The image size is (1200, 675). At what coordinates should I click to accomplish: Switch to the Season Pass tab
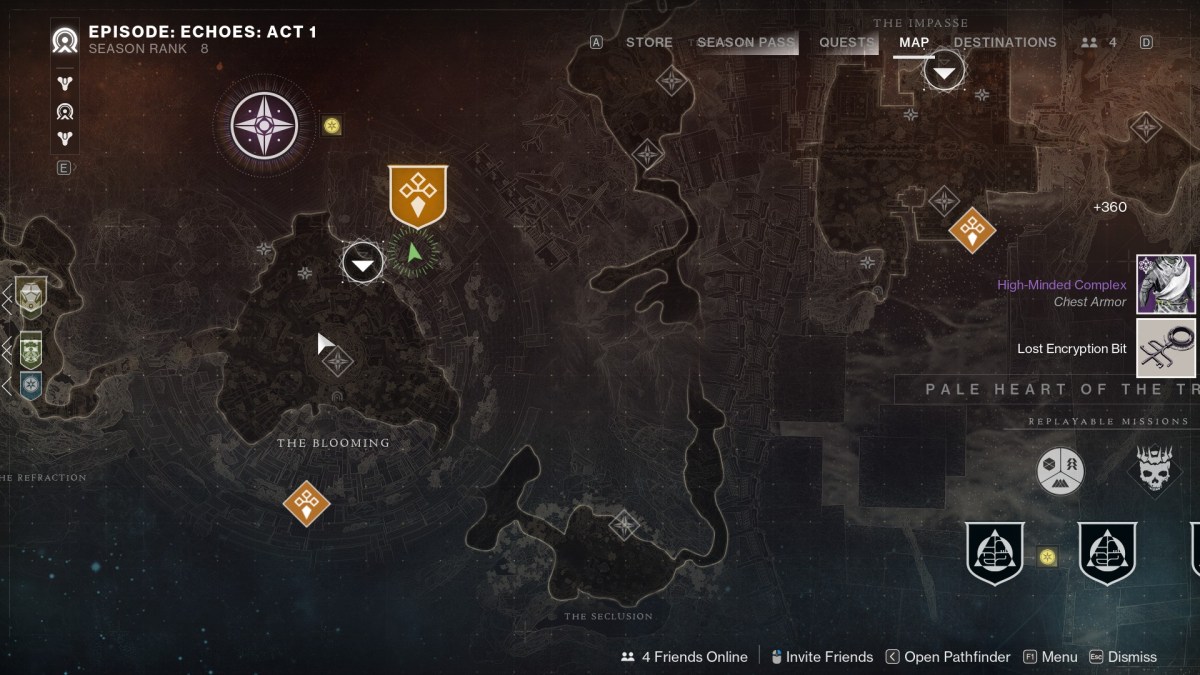pos(745,42)
